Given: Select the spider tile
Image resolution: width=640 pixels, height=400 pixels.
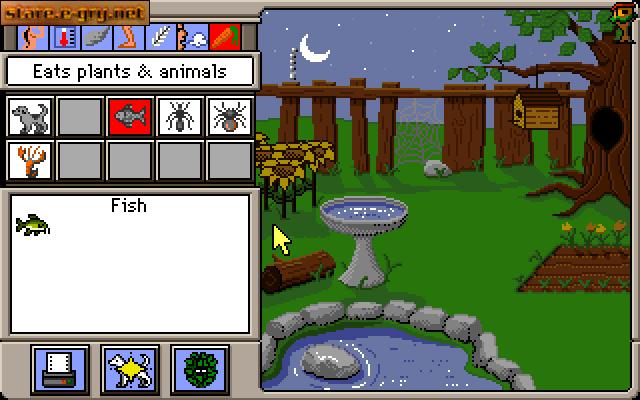Looking at the screenshot, I should click(230, 118).
